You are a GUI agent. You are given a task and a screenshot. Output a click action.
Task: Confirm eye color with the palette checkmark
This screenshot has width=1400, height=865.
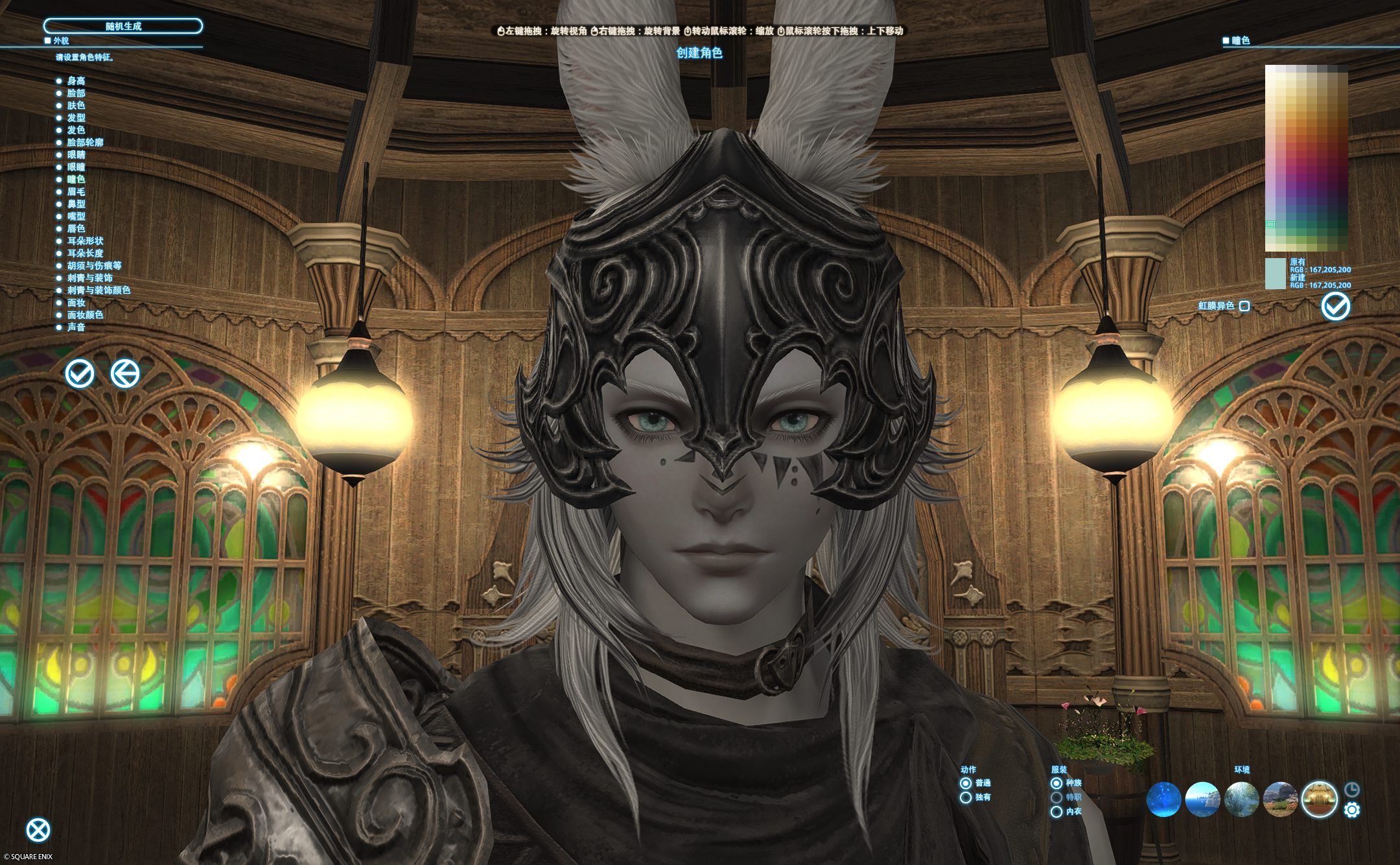(1336, 306)
